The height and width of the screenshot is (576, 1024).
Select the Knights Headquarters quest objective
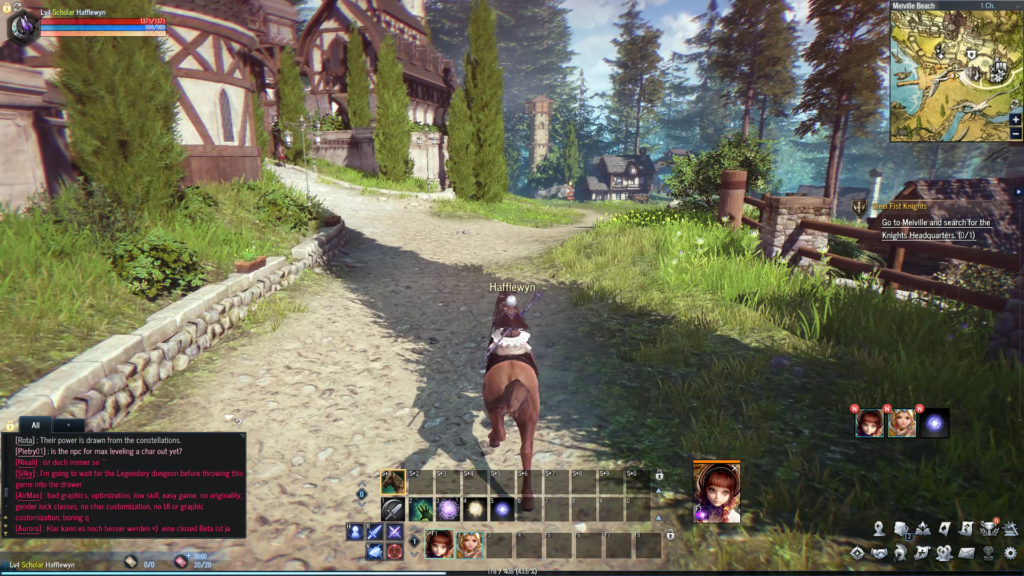pyautogui.click(x=935, y=229)
